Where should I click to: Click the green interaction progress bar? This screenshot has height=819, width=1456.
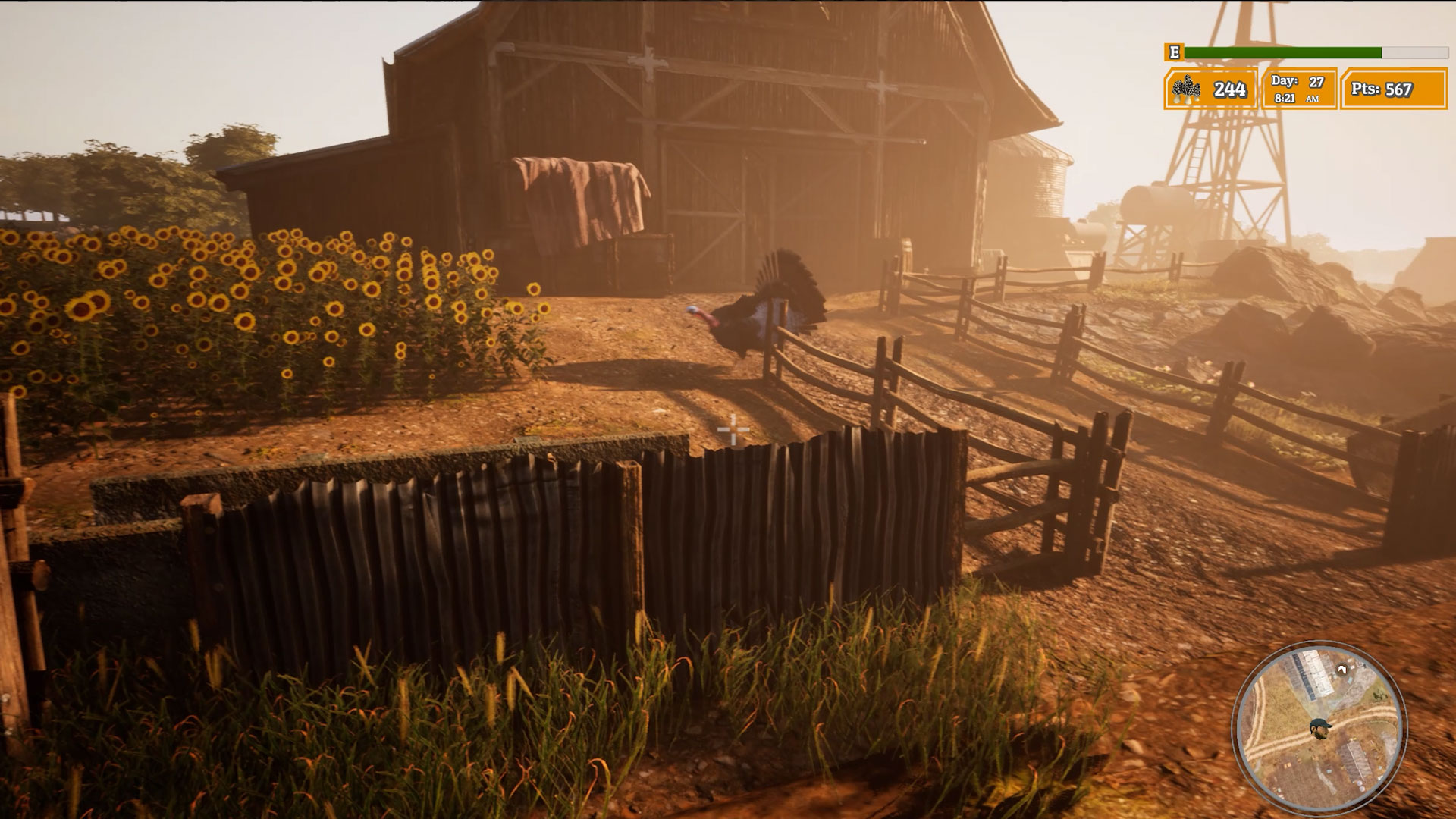click(x=1282, y=52)
